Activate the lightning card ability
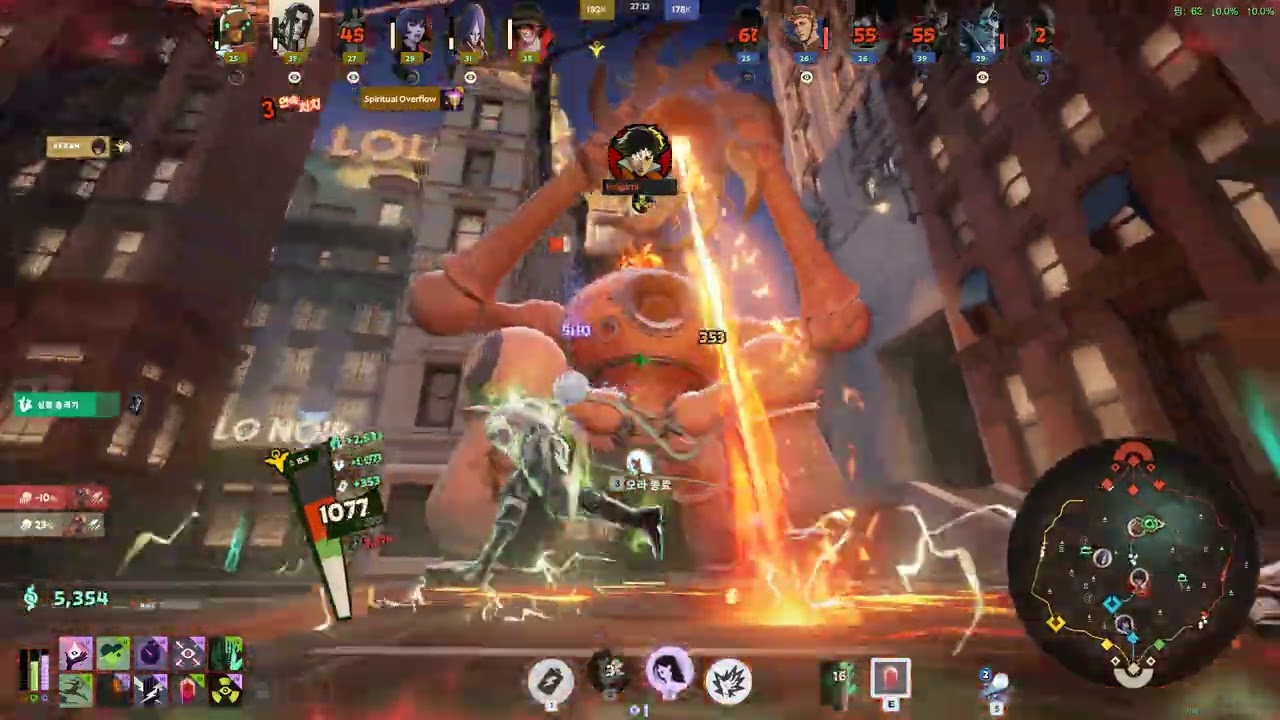The height and width of the screenshot is (720, 1280). (551, 680)
